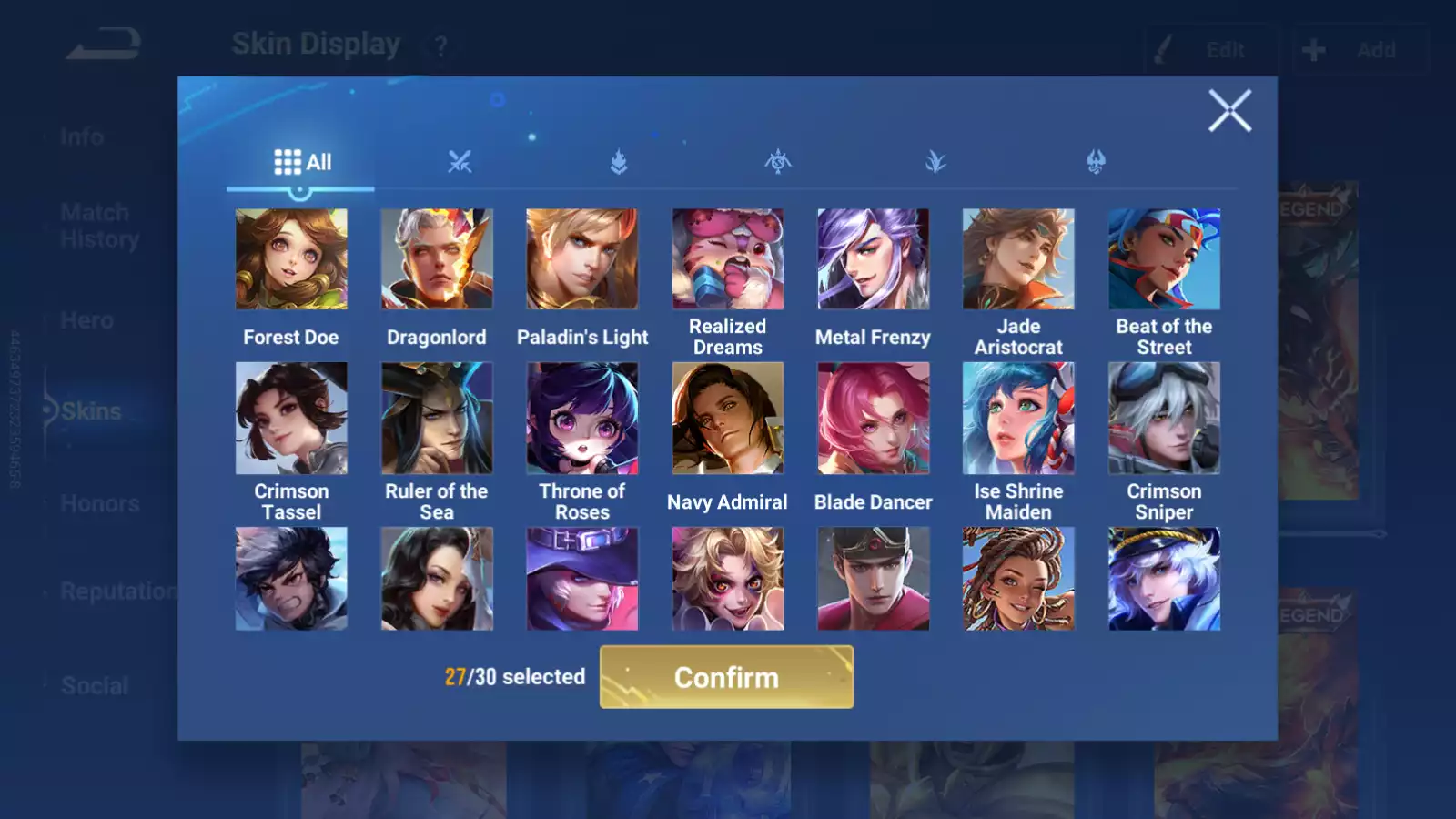This screenshot has height=819, width=1456.
Task: Pick the Paladin's Light skin
Action: click(582, 259)
